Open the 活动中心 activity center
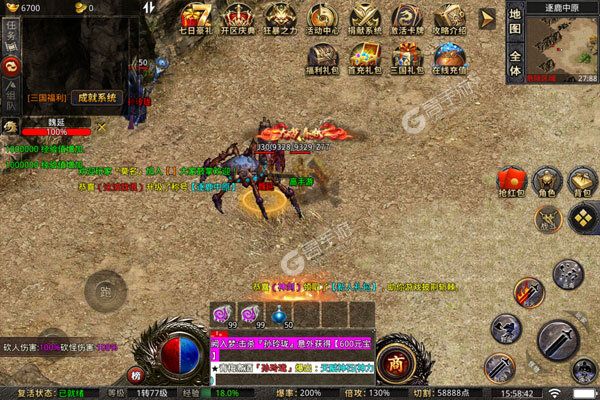Screen dimensions: 600x400 (321, 21)
